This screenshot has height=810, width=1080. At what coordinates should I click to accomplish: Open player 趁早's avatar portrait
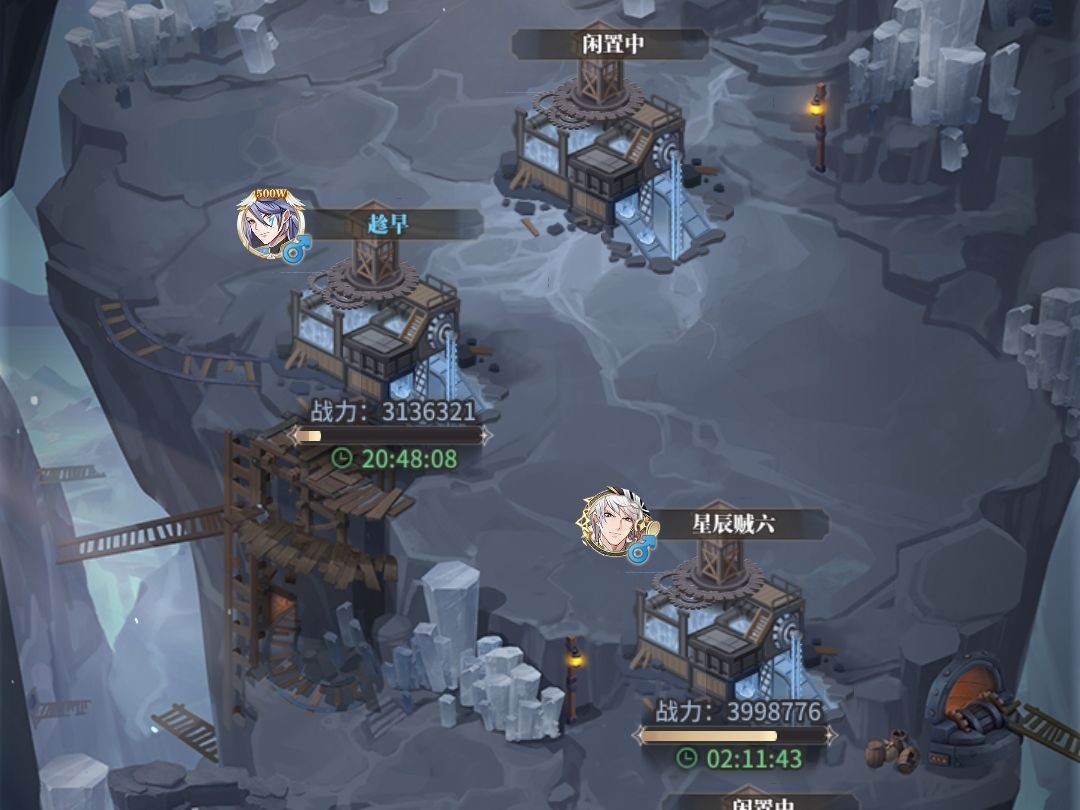pos(264,225)
